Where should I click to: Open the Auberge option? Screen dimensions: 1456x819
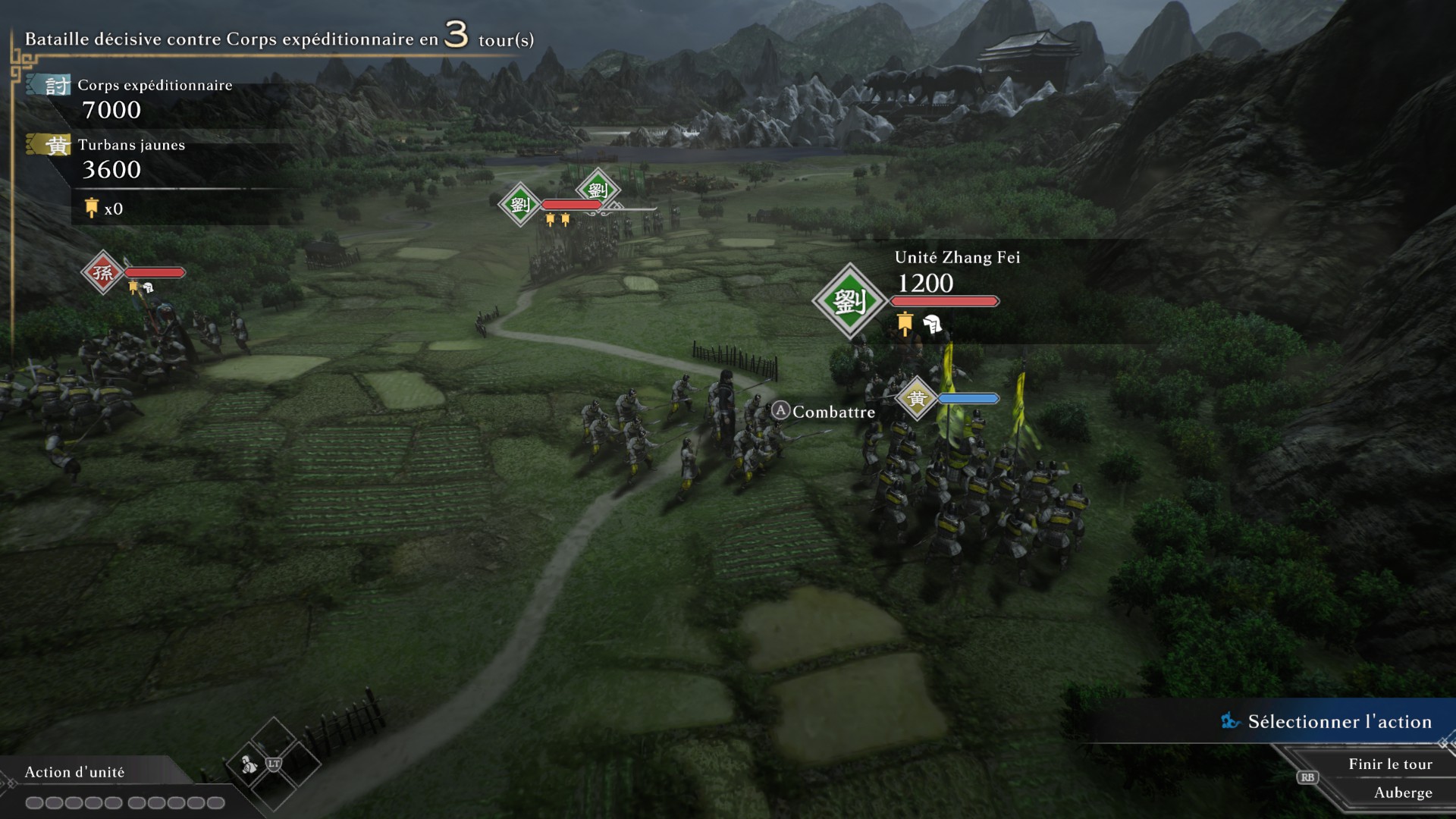click(1402, 792)
